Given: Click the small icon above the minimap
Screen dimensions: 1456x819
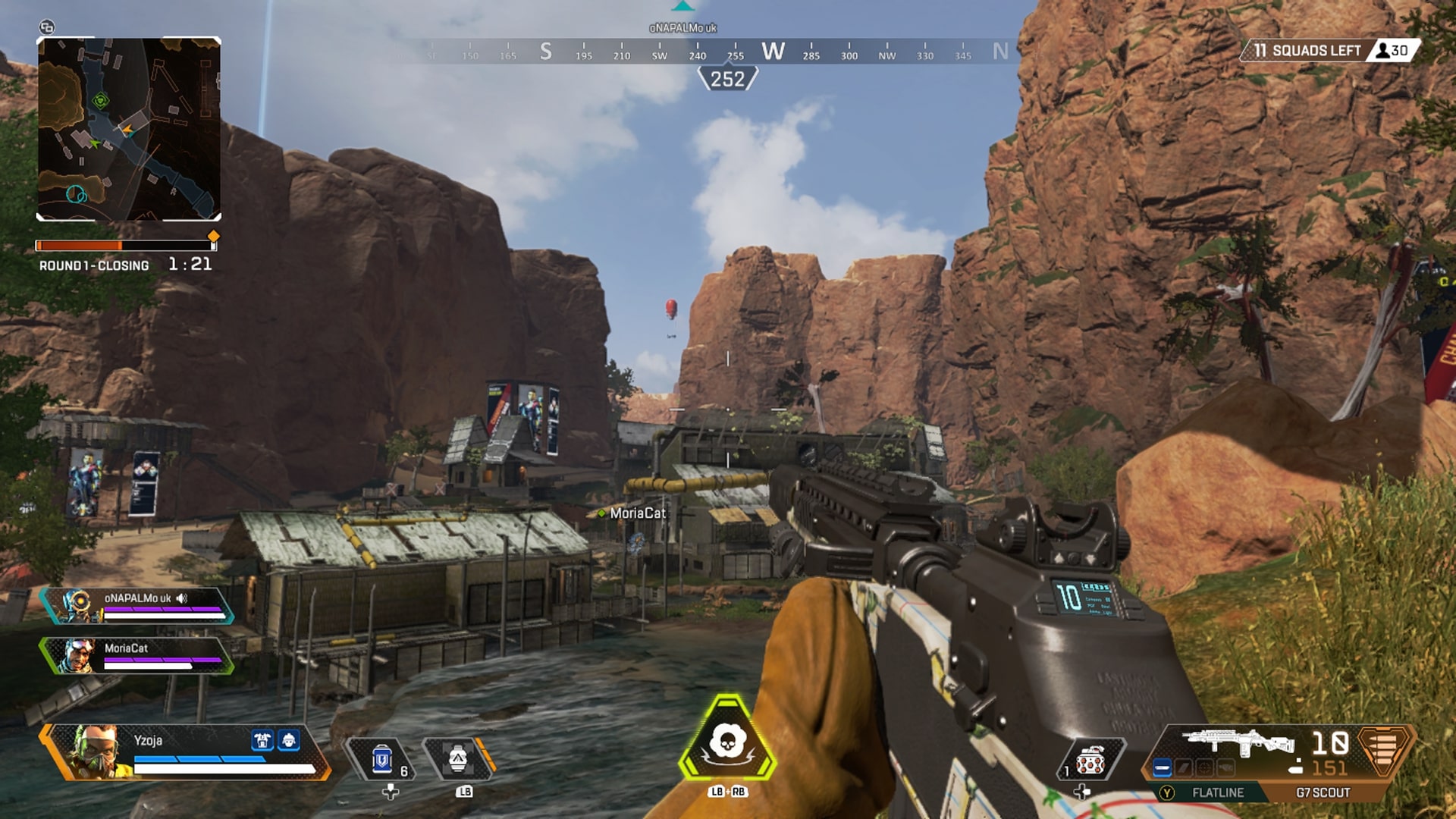Looking at the screenshot, I should [x=47, y=27].
